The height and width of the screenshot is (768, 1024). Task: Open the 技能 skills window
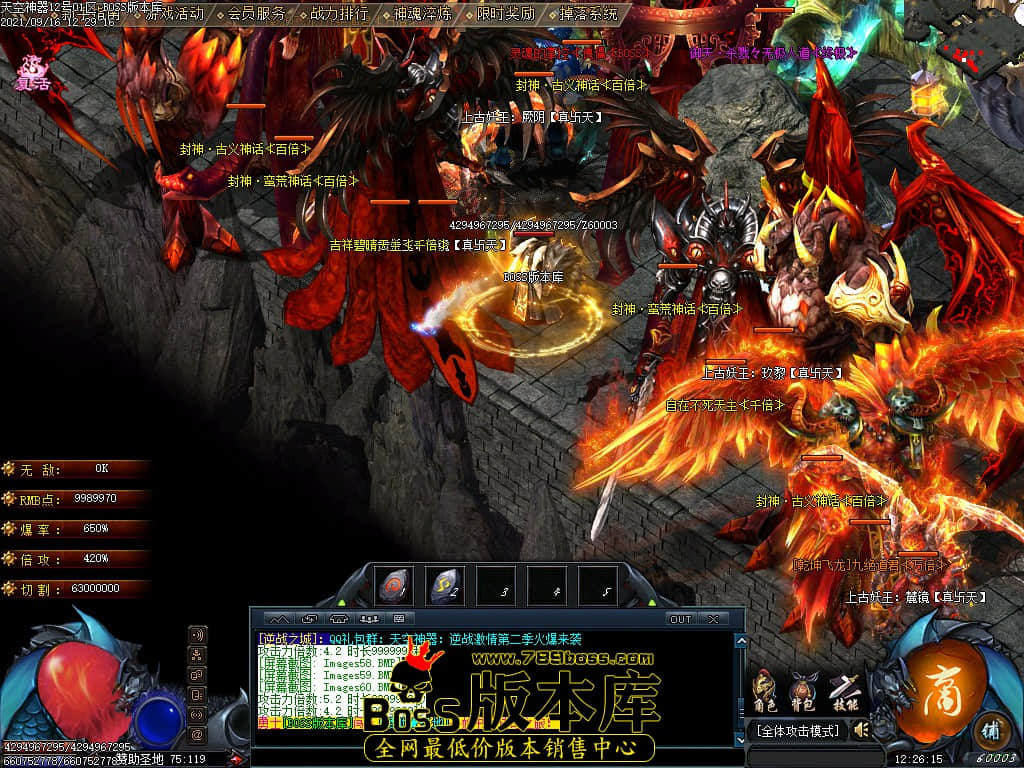[840, 690]
